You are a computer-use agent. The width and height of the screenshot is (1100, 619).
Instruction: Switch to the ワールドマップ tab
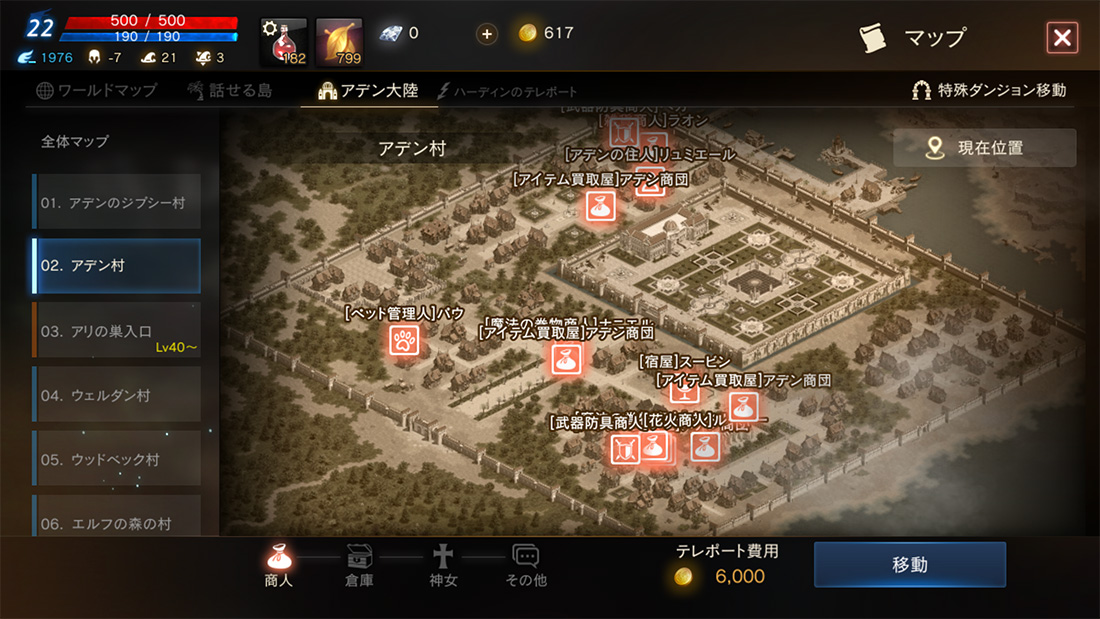(x=96, y=90)
